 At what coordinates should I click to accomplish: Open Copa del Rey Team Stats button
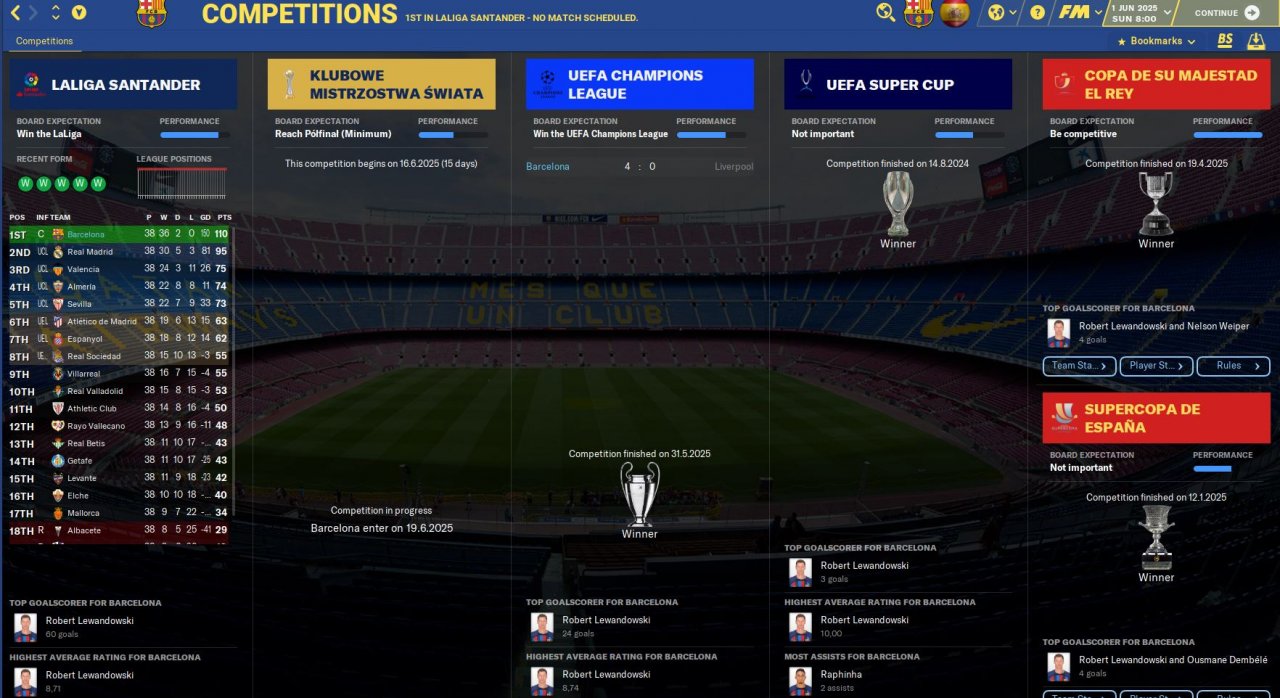point(1079,366)
